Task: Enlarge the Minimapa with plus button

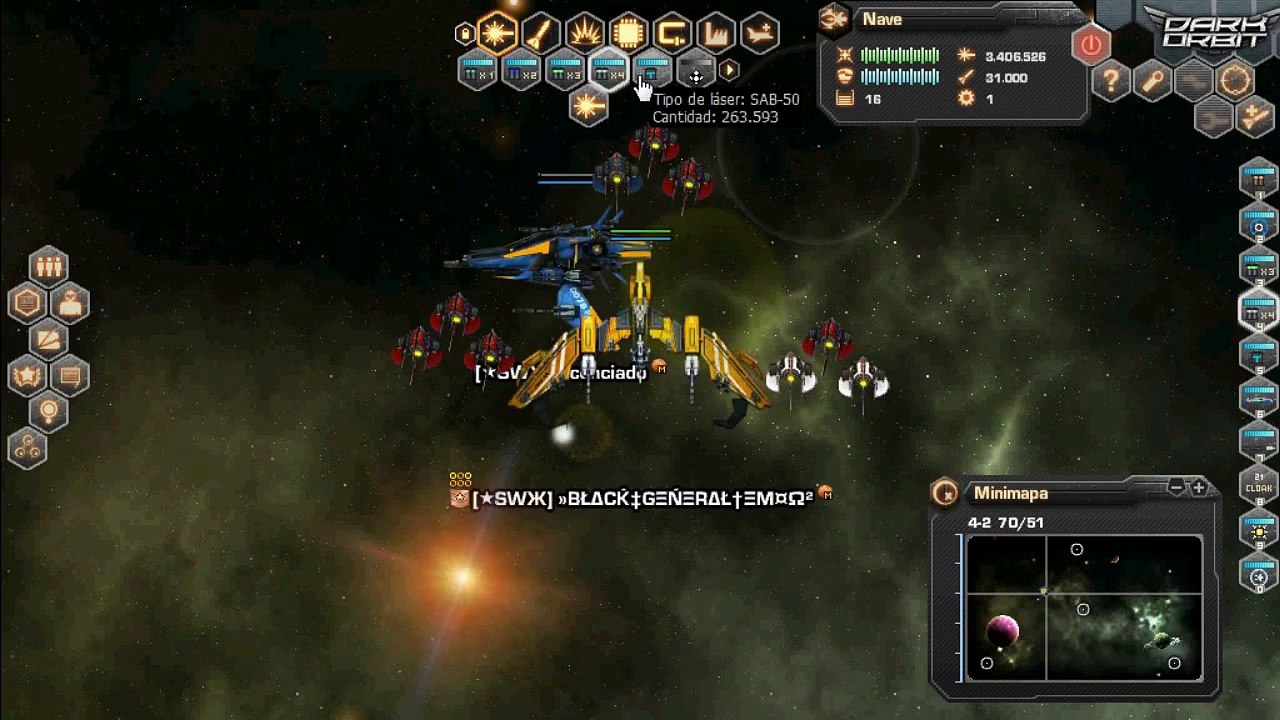Action: tap(1199, 488)
